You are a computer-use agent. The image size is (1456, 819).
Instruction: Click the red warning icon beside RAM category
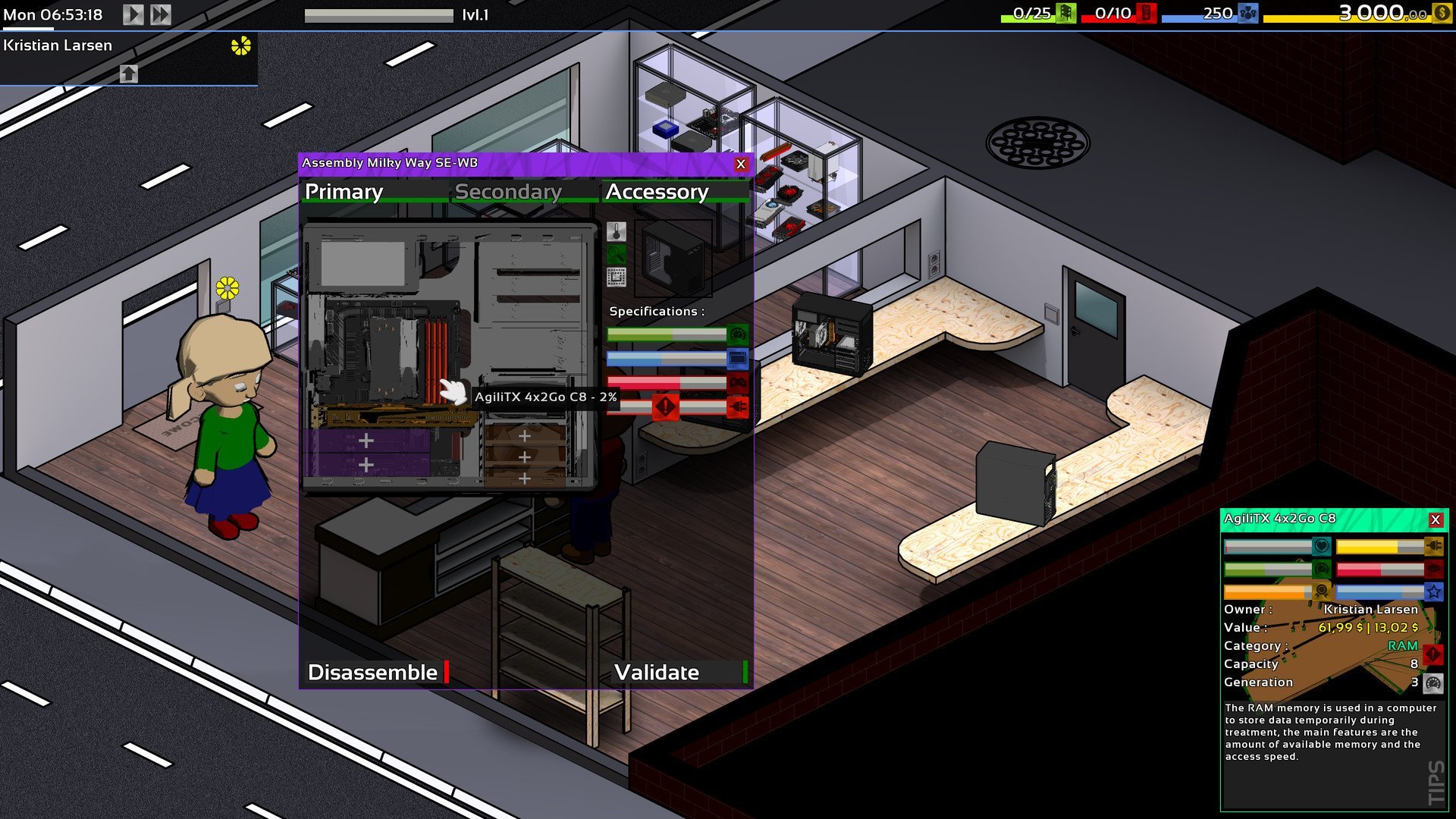[x=1432, y=654]
